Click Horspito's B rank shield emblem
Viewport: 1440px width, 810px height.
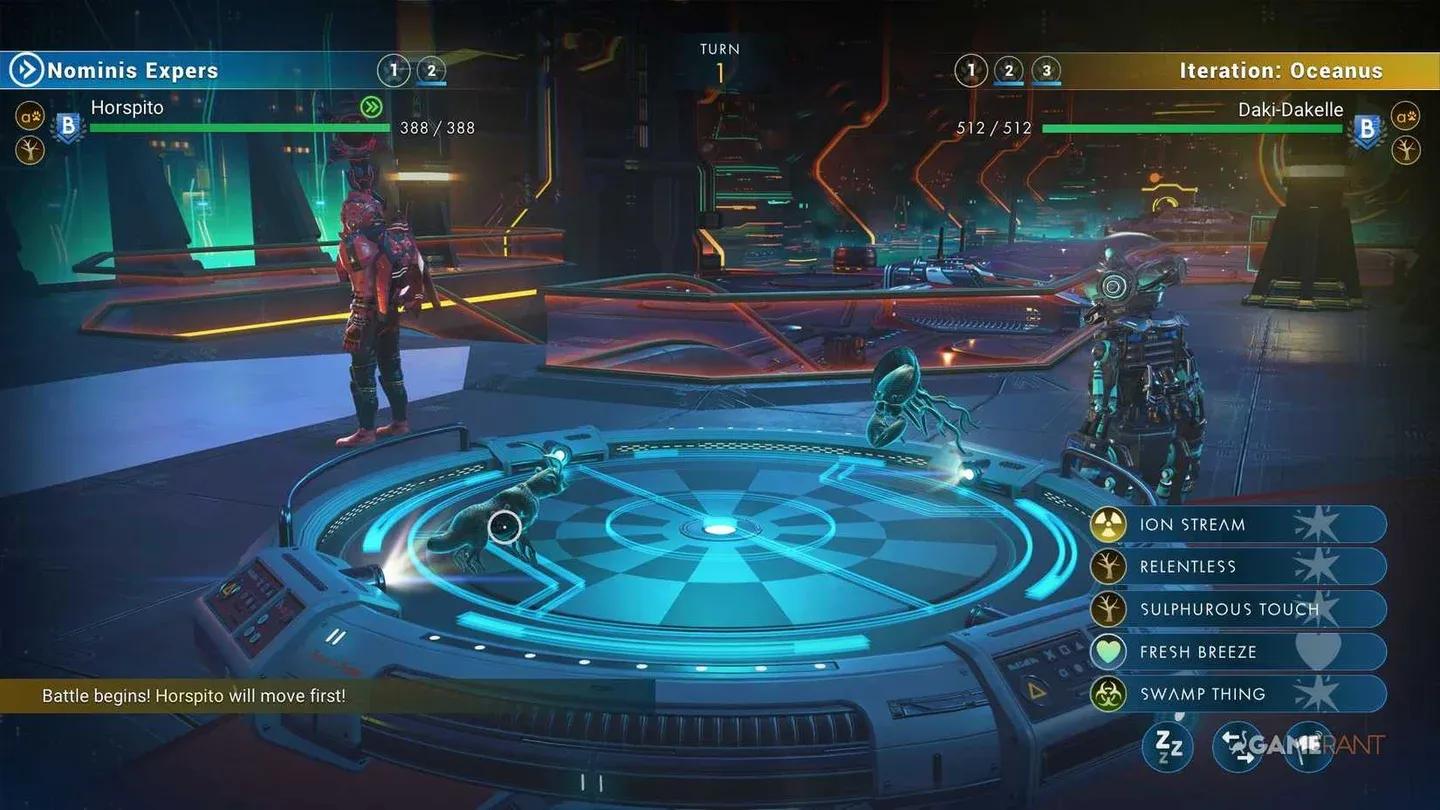[x=66, y=127]
